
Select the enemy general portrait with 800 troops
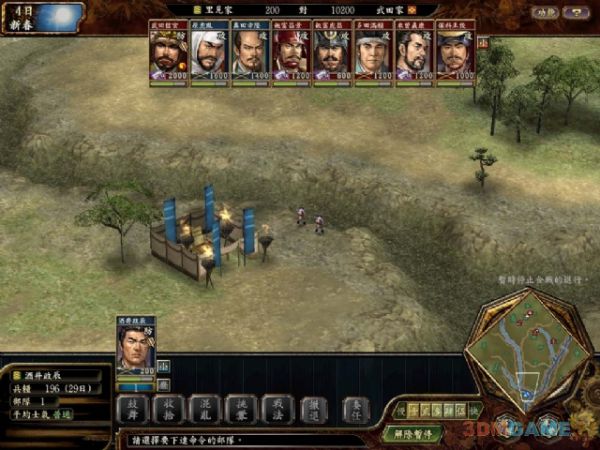coord(330,52)
